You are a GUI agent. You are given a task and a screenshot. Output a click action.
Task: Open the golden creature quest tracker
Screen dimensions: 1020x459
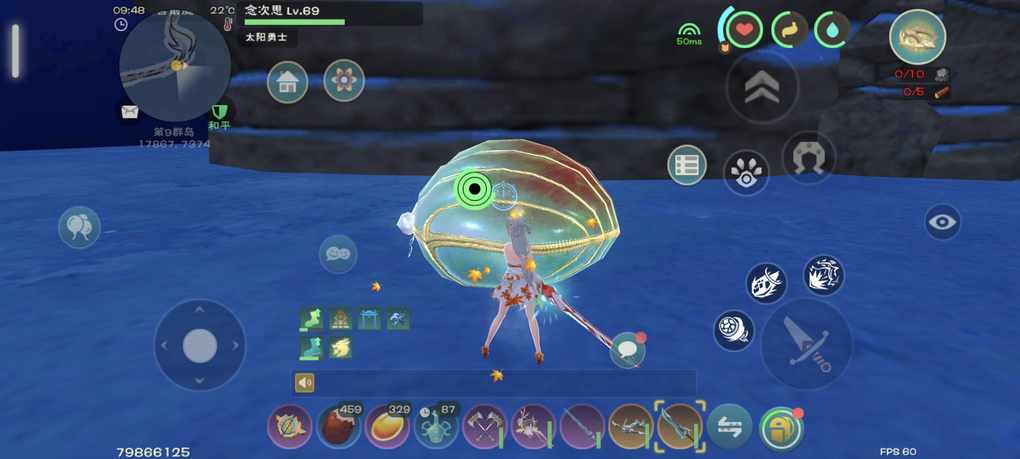(917, 37)
